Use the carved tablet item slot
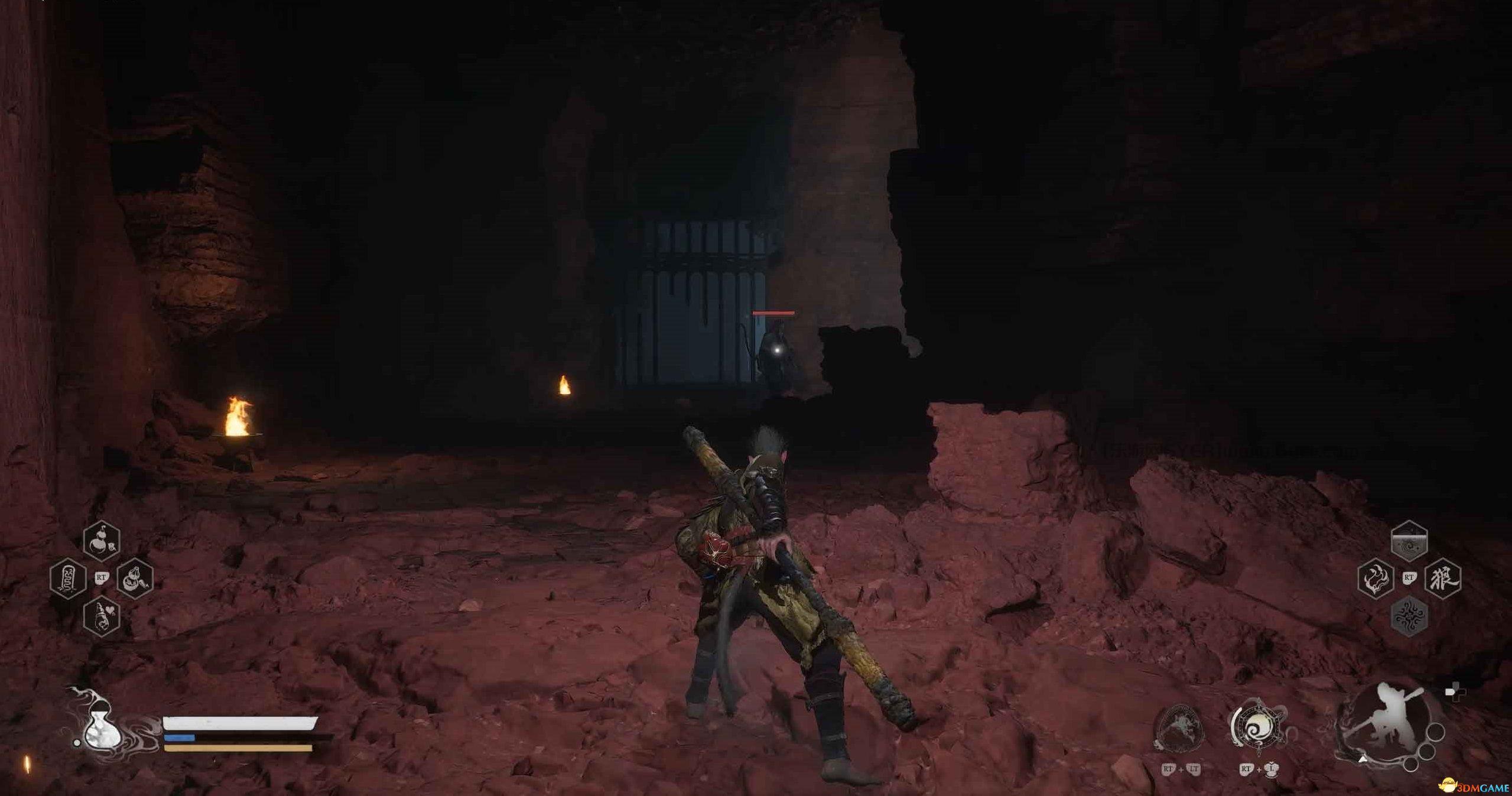The height and width of the screenshot is (796, 1512). click(x=68, y=578)
